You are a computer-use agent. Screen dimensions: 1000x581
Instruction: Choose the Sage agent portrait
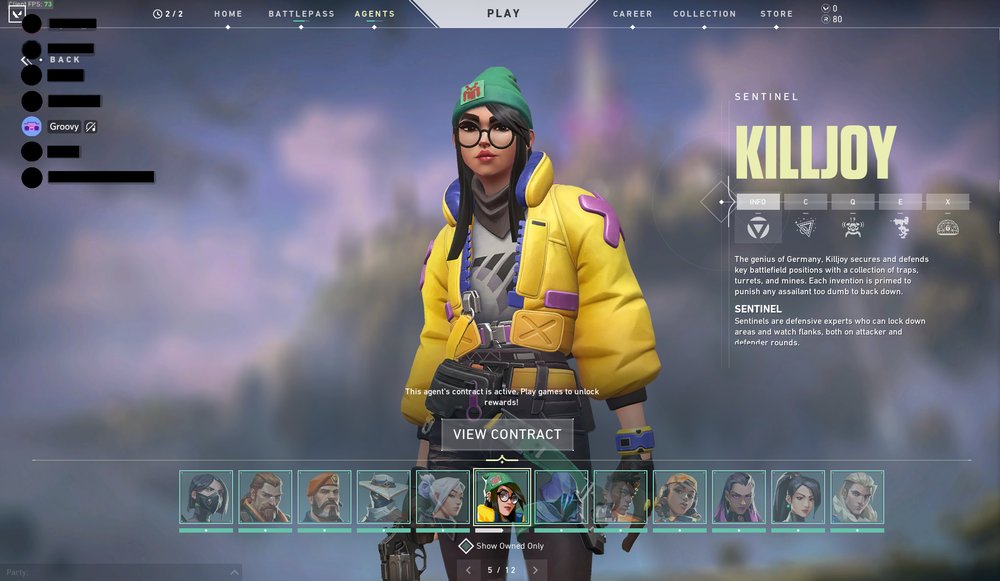tap(798, 497)
